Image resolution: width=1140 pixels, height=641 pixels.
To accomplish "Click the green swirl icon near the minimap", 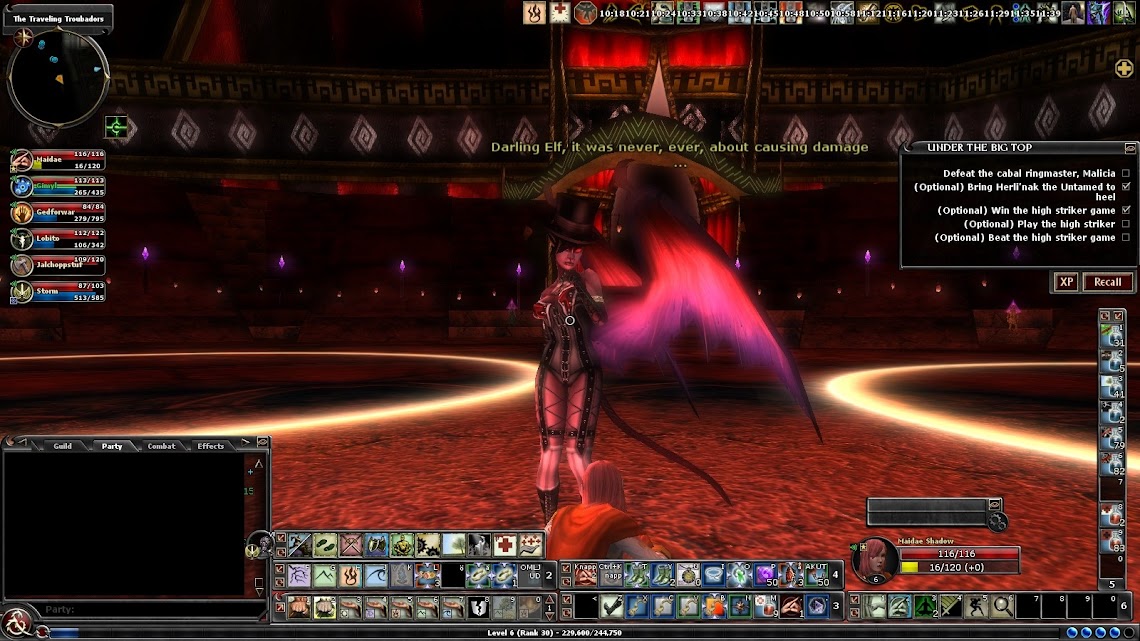I will click(x=116, y=128).
